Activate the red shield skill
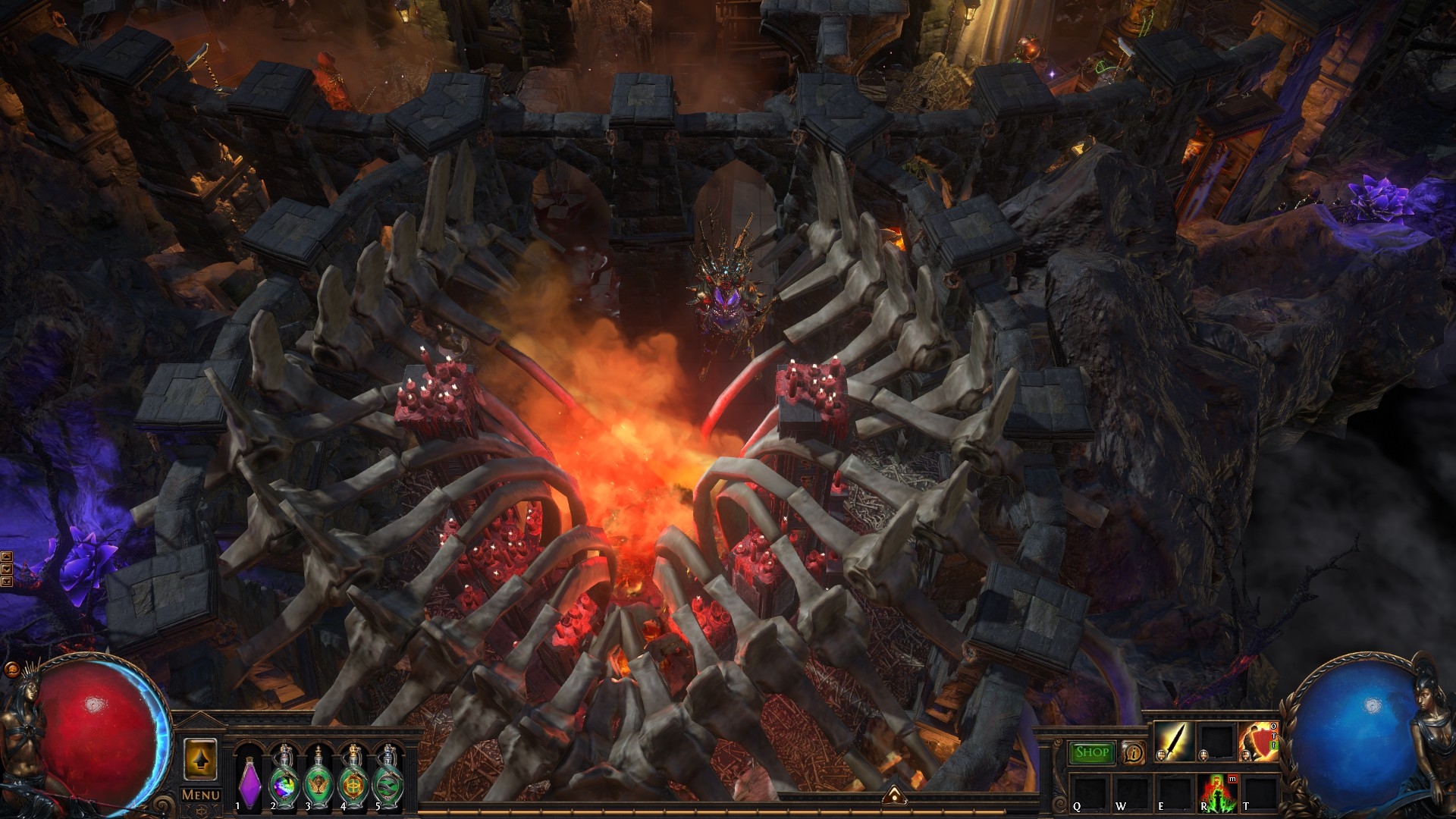 pyautogui.click(x=1257, y=741)
